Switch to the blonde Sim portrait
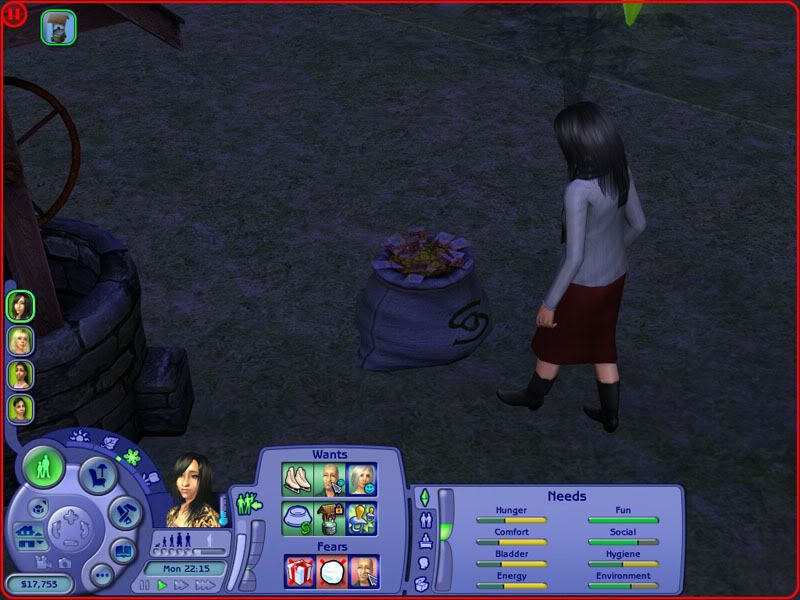This screenshot has height=600, width=800. 20,340
